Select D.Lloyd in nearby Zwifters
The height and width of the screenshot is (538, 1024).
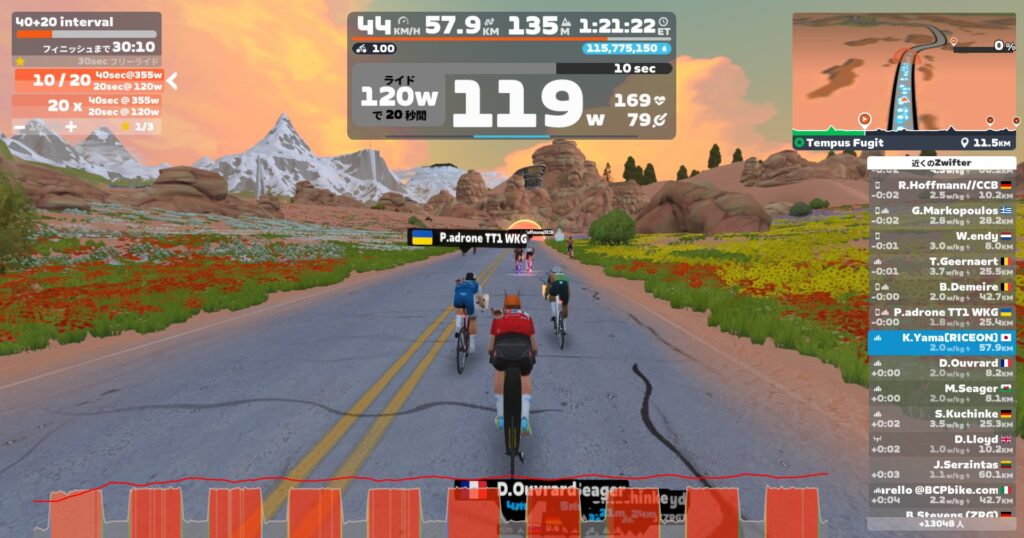(941, 444)
